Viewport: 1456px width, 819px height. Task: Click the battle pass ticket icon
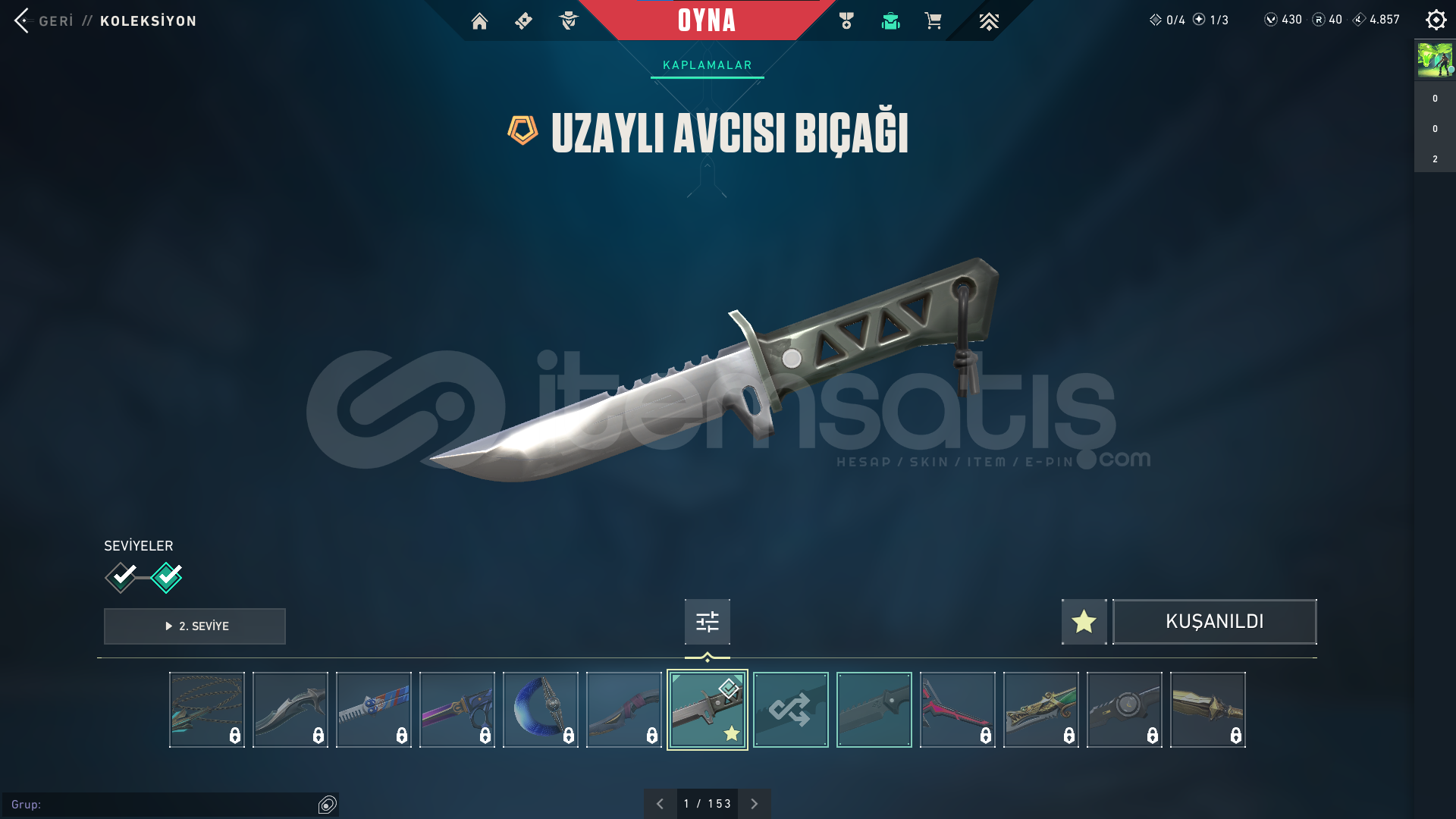[x=524, y=21]
